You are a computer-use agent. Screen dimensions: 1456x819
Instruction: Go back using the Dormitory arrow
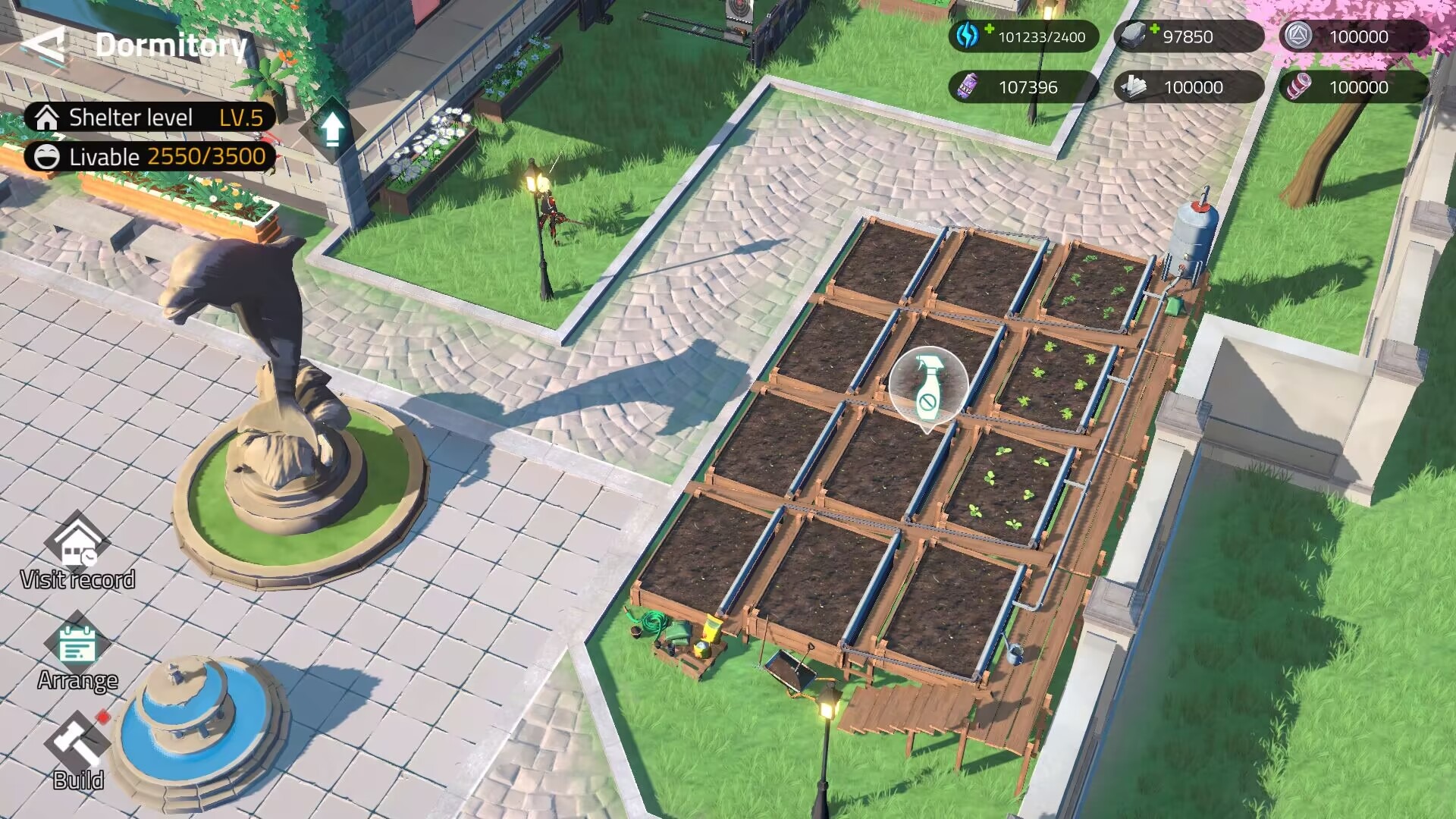pos(44,45)
